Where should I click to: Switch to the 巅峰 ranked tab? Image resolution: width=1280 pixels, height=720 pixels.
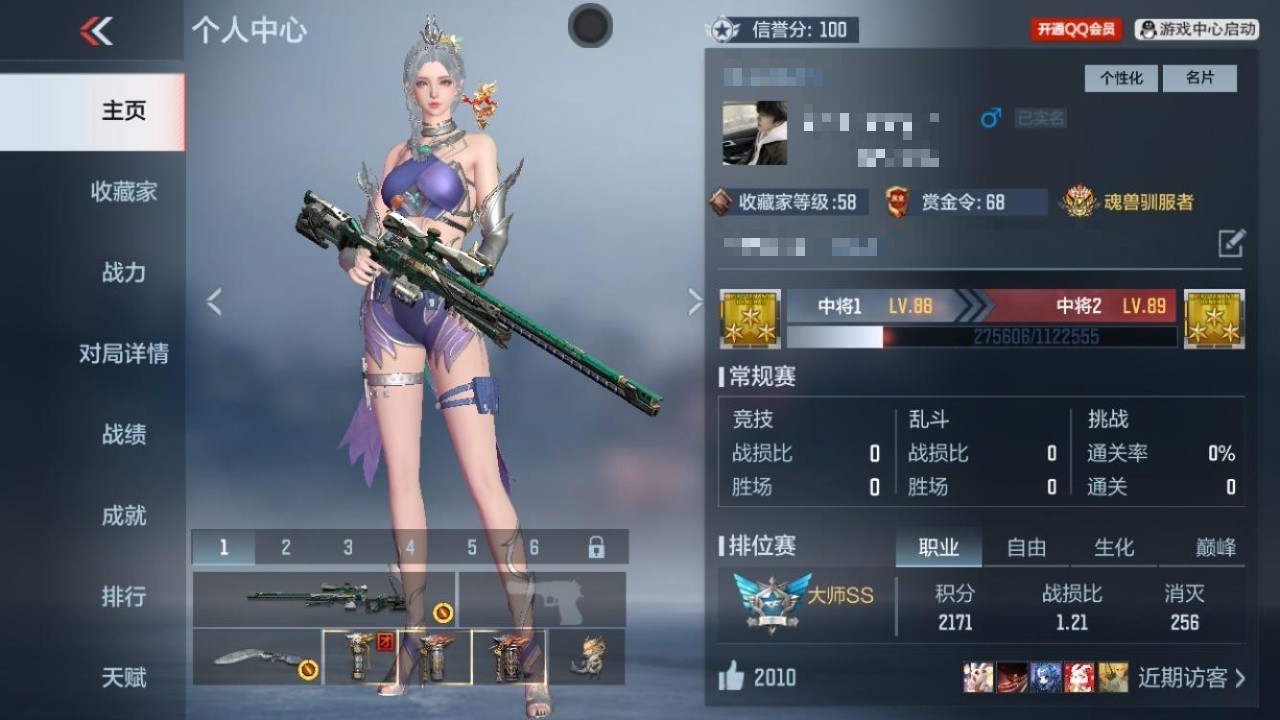coord(1214,548)
